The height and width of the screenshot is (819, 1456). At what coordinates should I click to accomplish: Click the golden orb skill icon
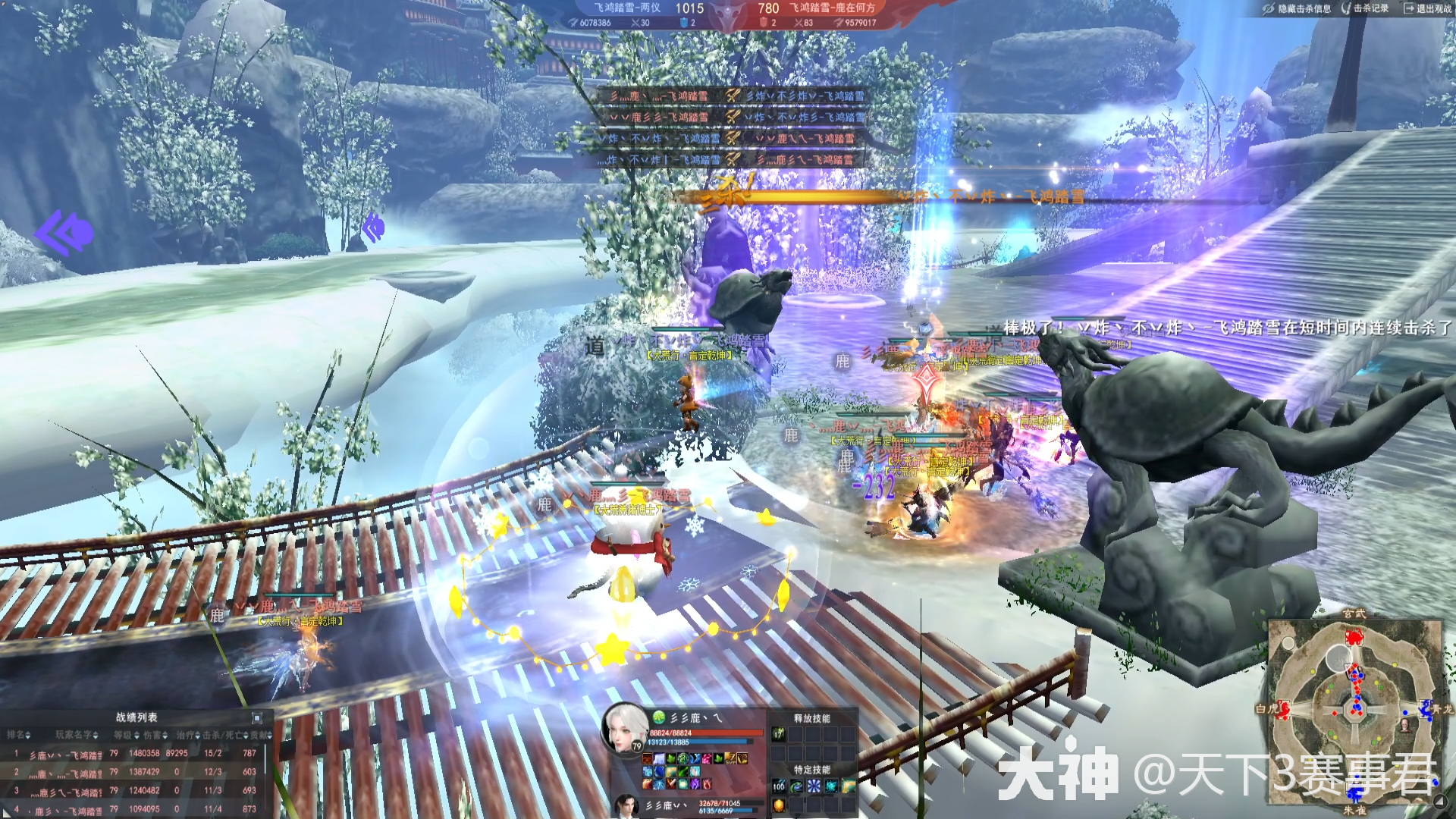click(x=779, y=805)
